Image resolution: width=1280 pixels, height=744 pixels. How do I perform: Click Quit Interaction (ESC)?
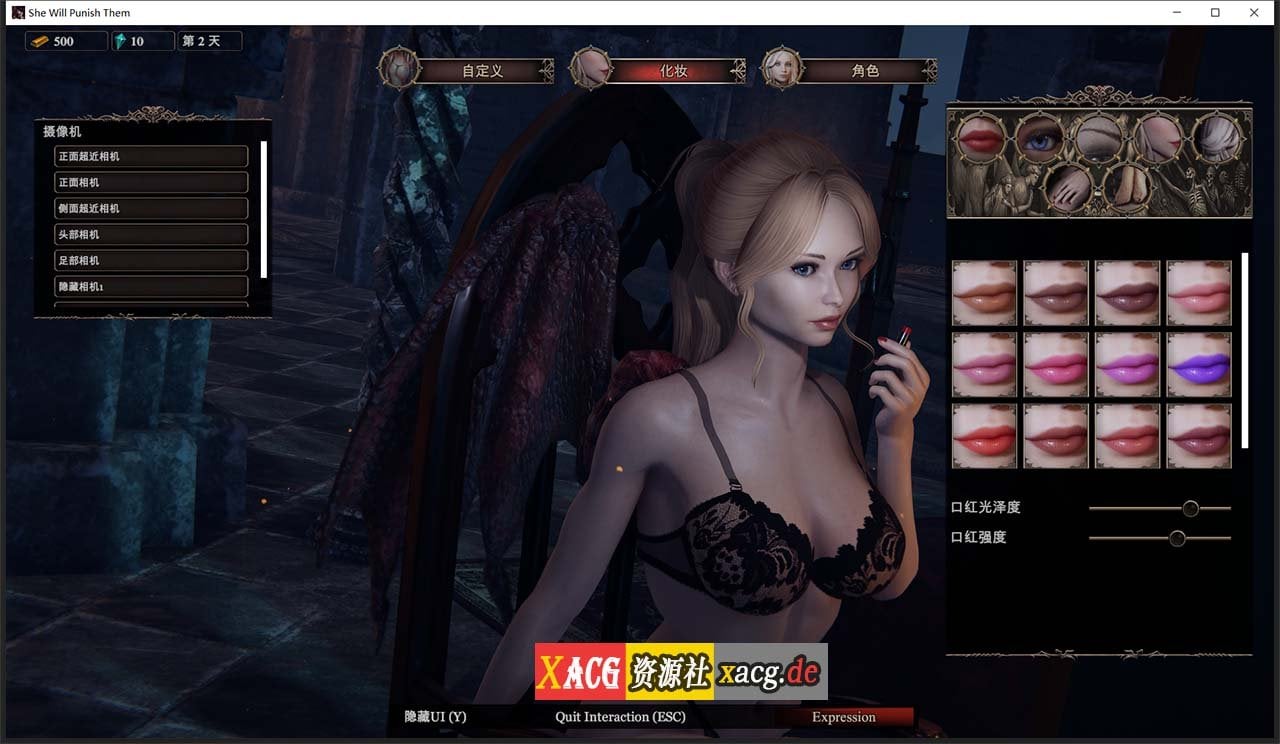pyautogui.click(x=621, y=717)
